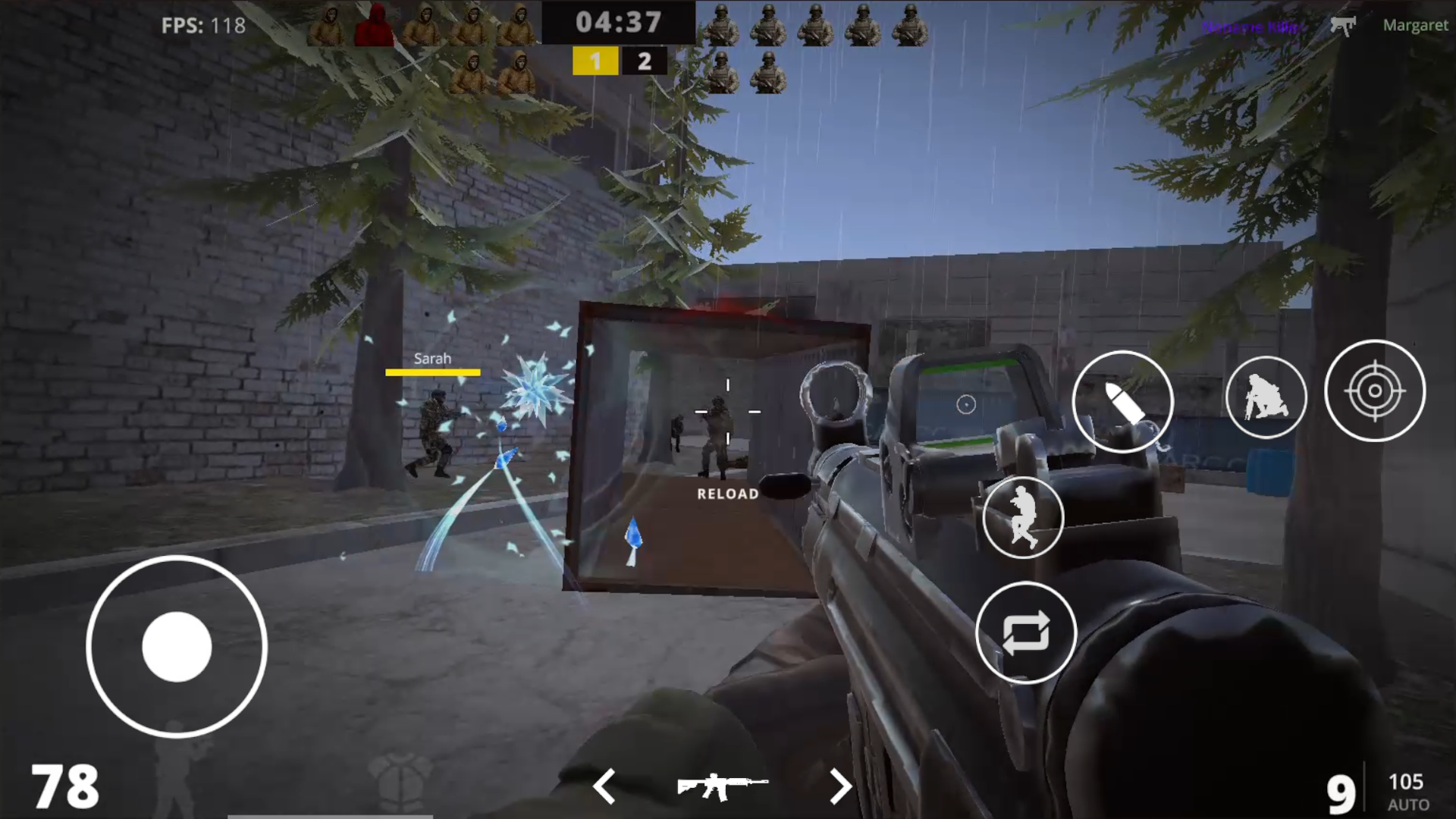Click the SMG icon in the kill feed
Viewport: 1456px width, 819px height.
pyautogui.click(x=1344, y=25)
